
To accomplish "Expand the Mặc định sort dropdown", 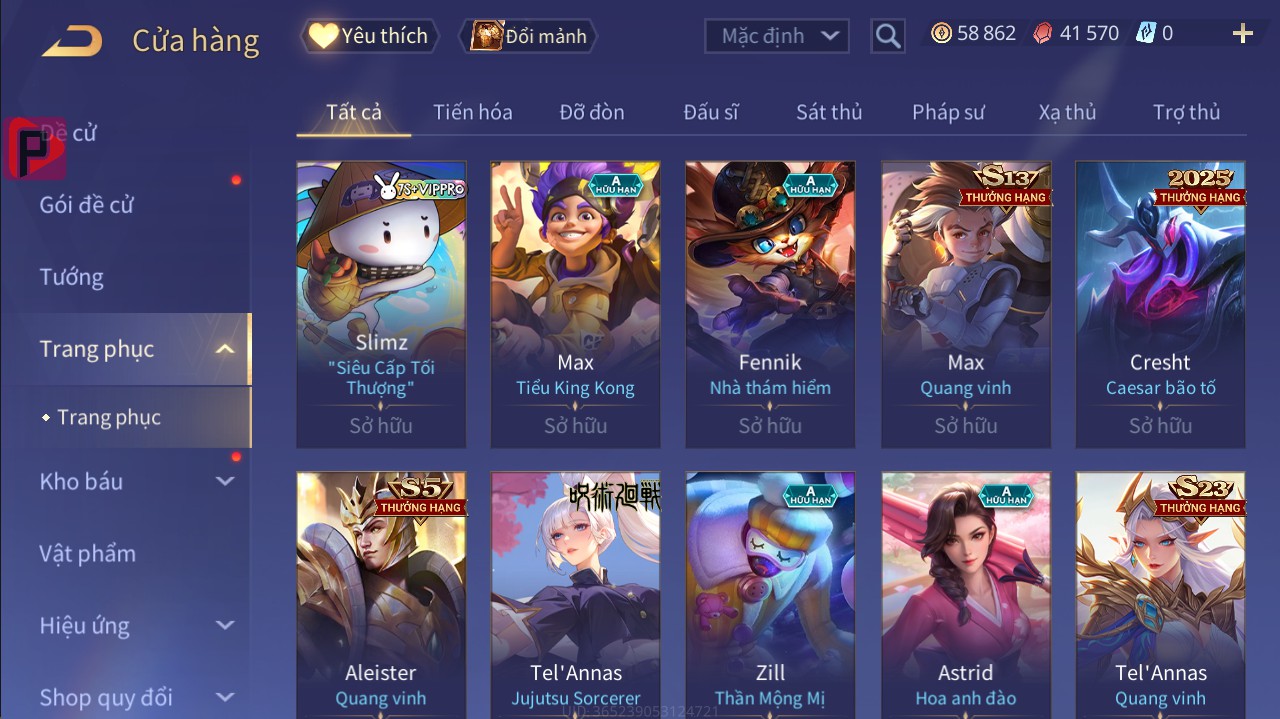I will (x=777, y=36).
